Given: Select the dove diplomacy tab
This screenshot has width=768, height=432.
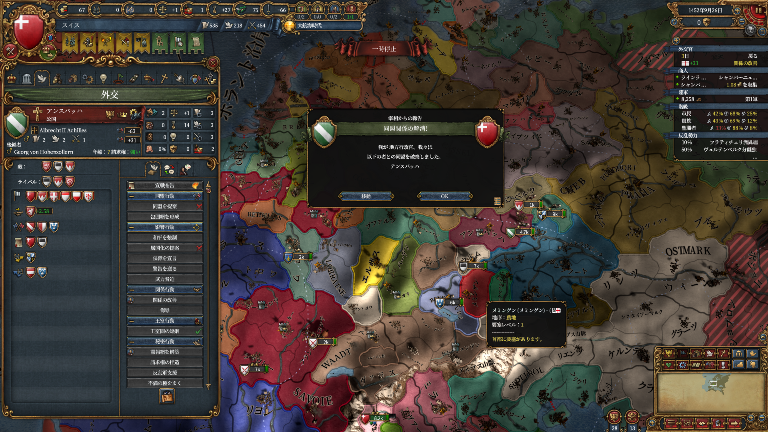Looking at the screenshot, I should point(43,79).
